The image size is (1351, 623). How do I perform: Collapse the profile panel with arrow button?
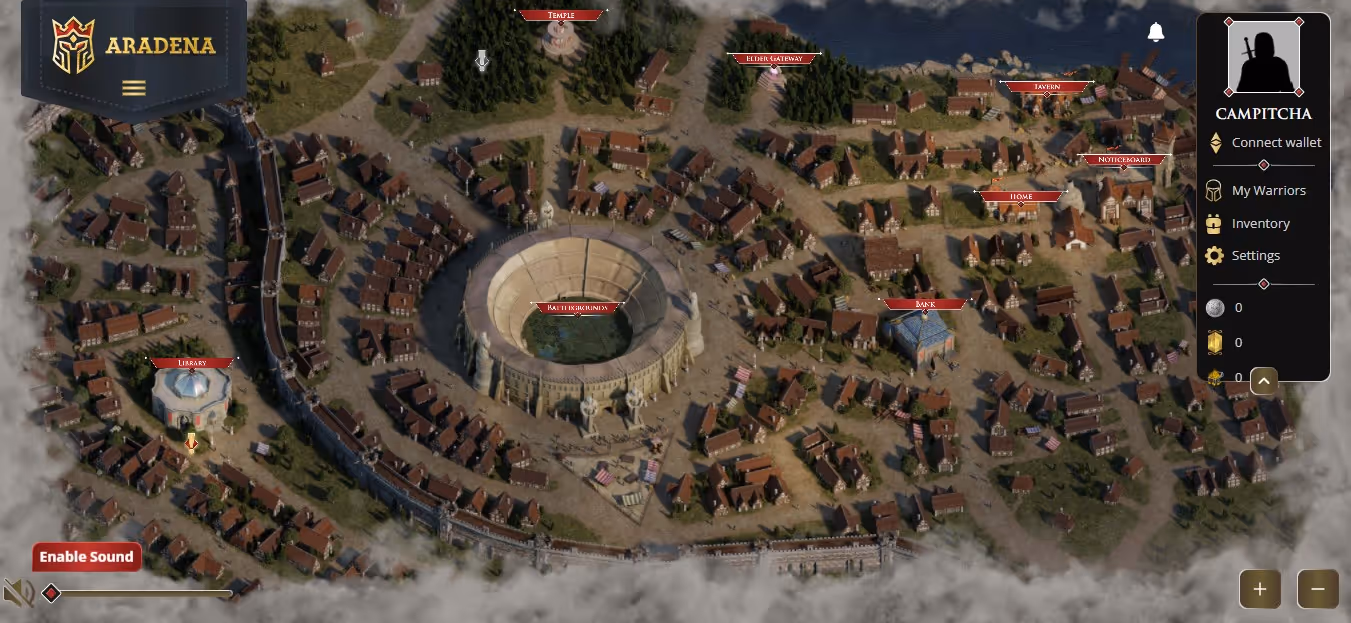pos(1264,381)
